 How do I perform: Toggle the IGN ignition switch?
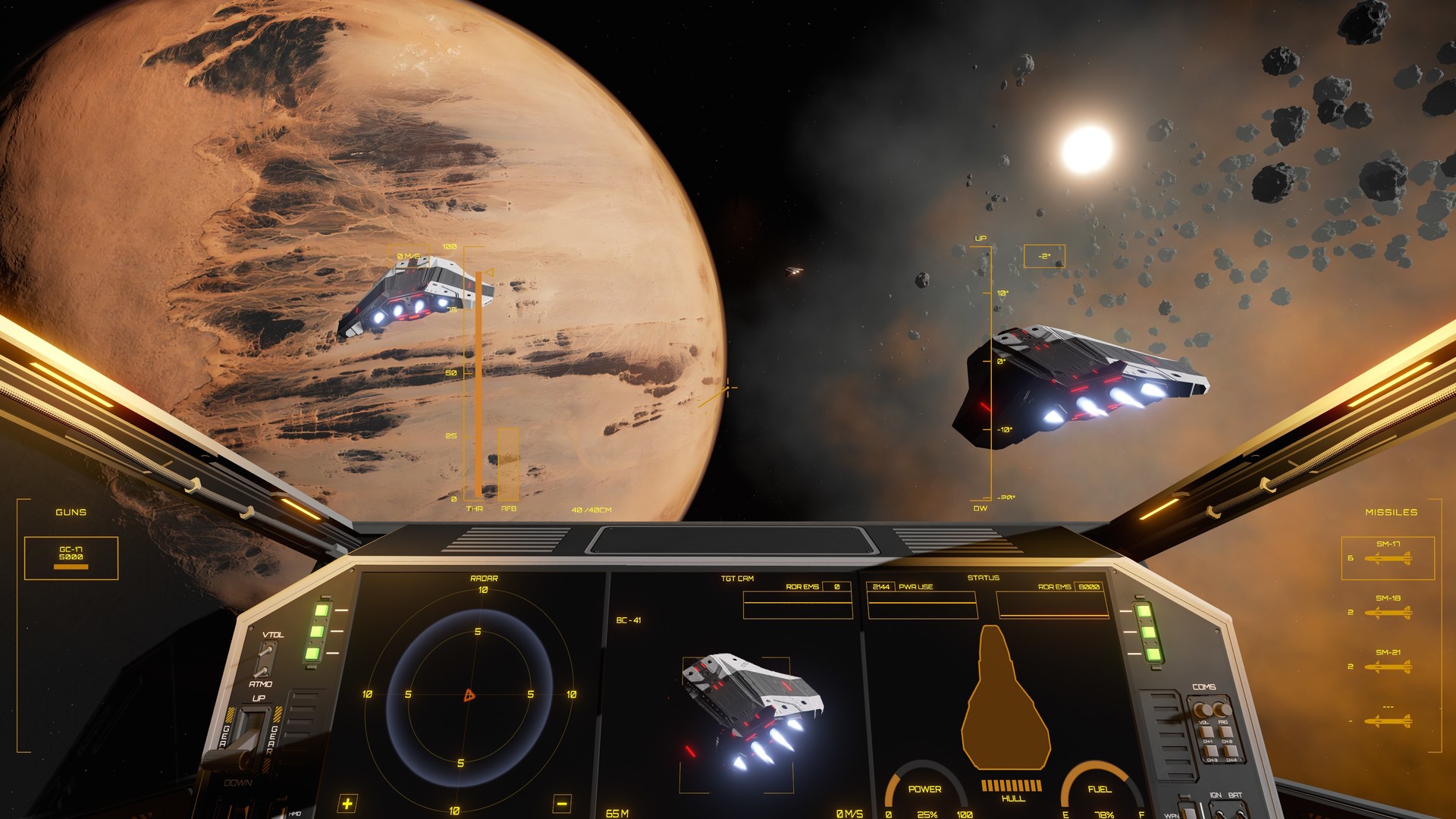click(1219, 813)
